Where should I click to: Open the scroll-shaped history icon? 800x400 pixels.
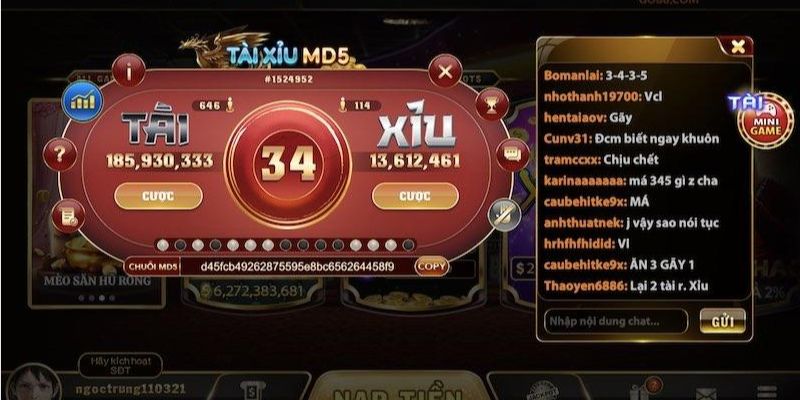66,211
